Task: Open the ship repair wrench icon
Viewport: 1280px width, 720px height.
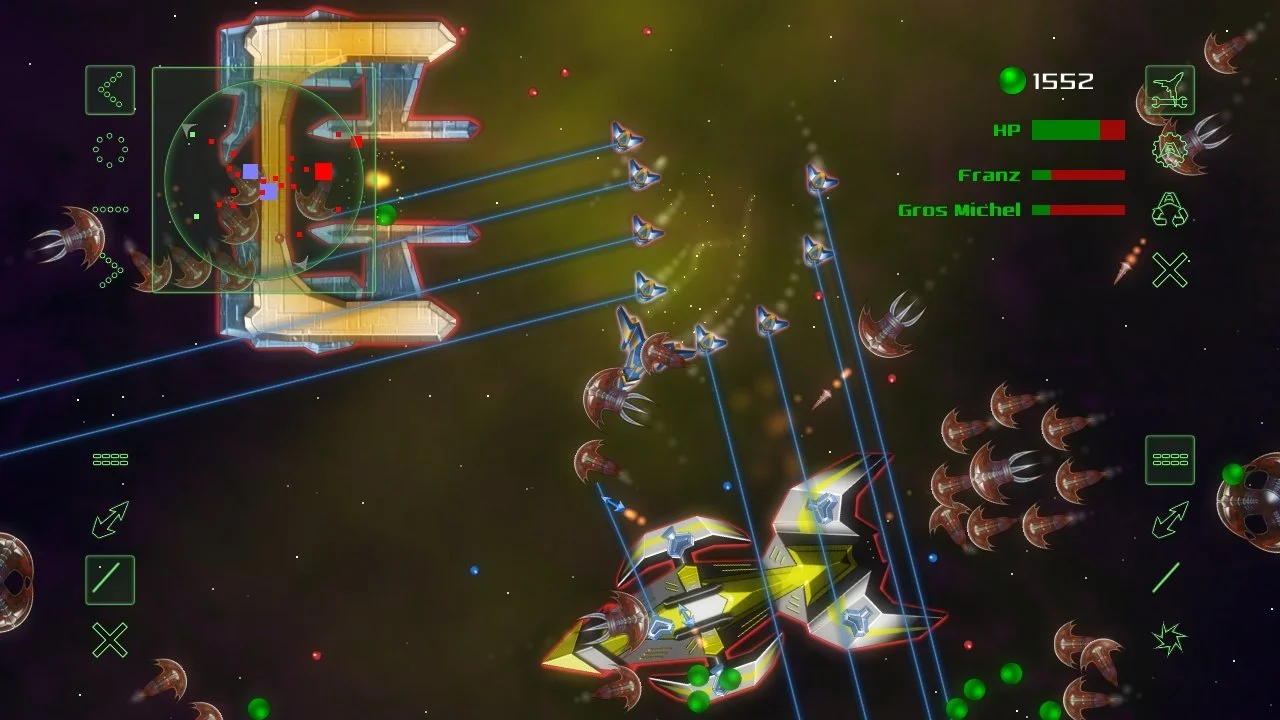Action: point(1169,90)
